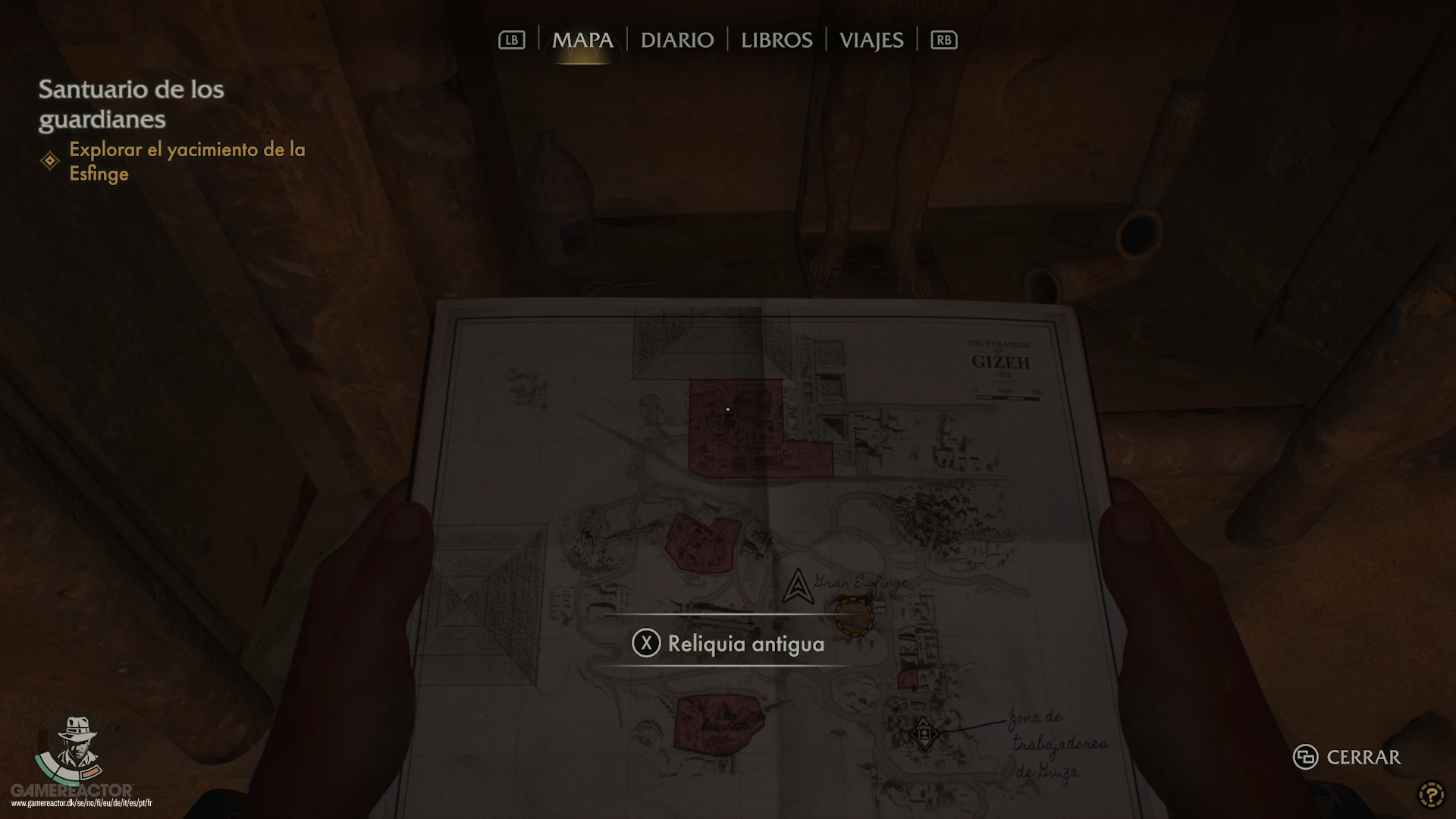Click the X button prompt for Reliquia antigua

pyautogui.click(x=646, y=644)
